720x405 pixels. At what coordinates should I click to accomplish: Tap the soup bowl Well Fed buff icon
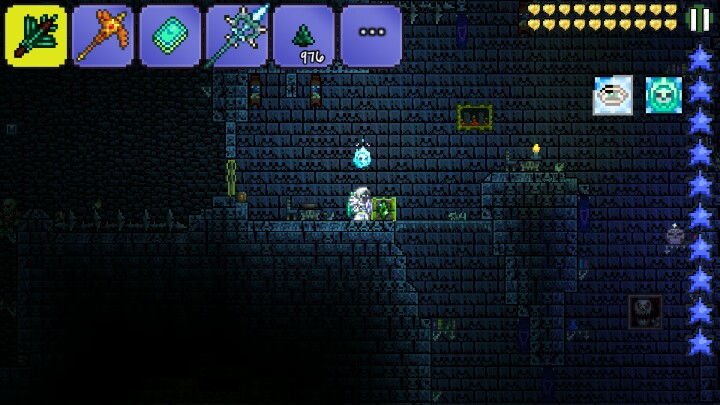click(612, 95)
